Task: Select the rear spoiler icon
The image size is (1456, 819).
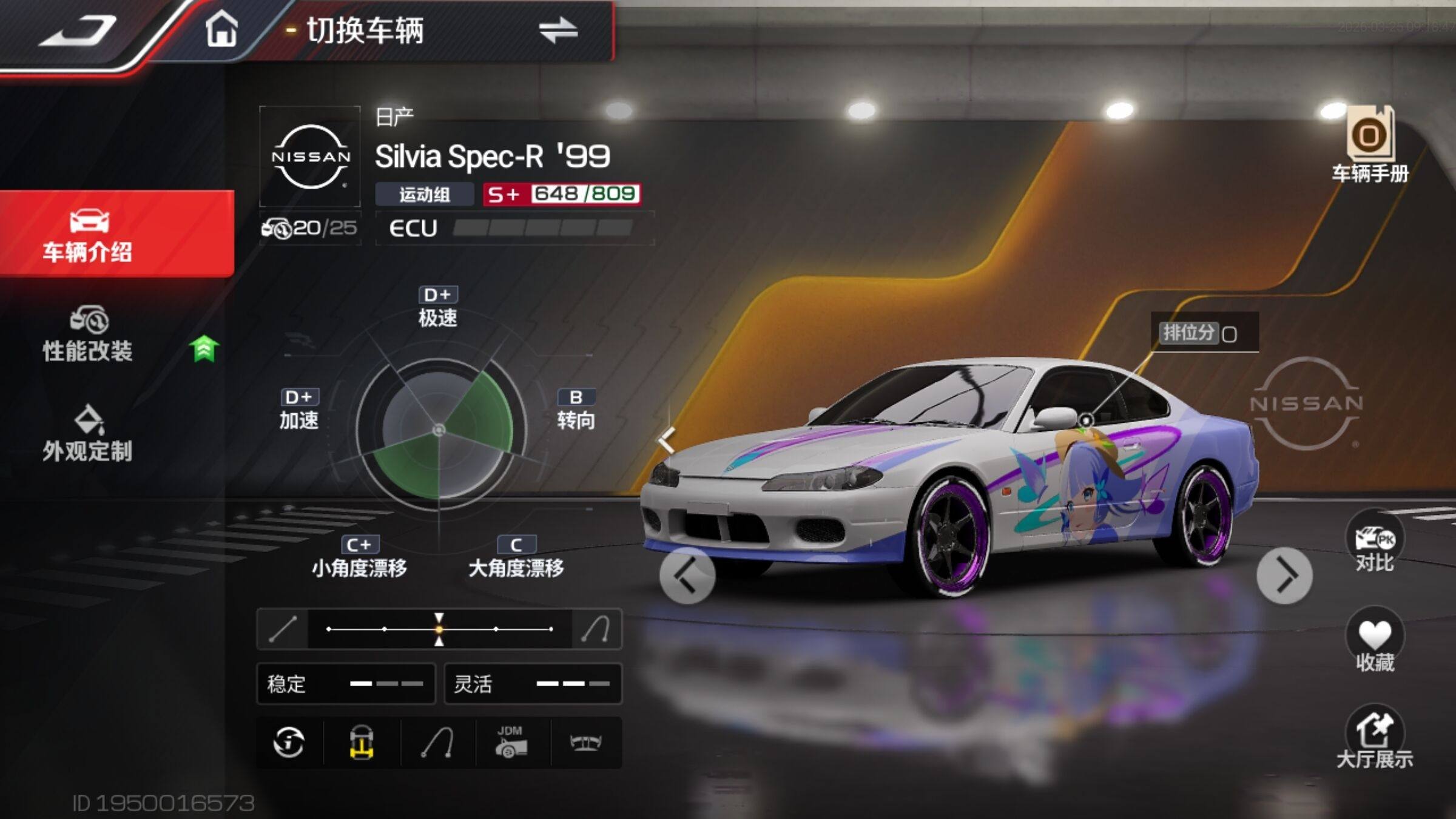Action: (x=585, y=743)
